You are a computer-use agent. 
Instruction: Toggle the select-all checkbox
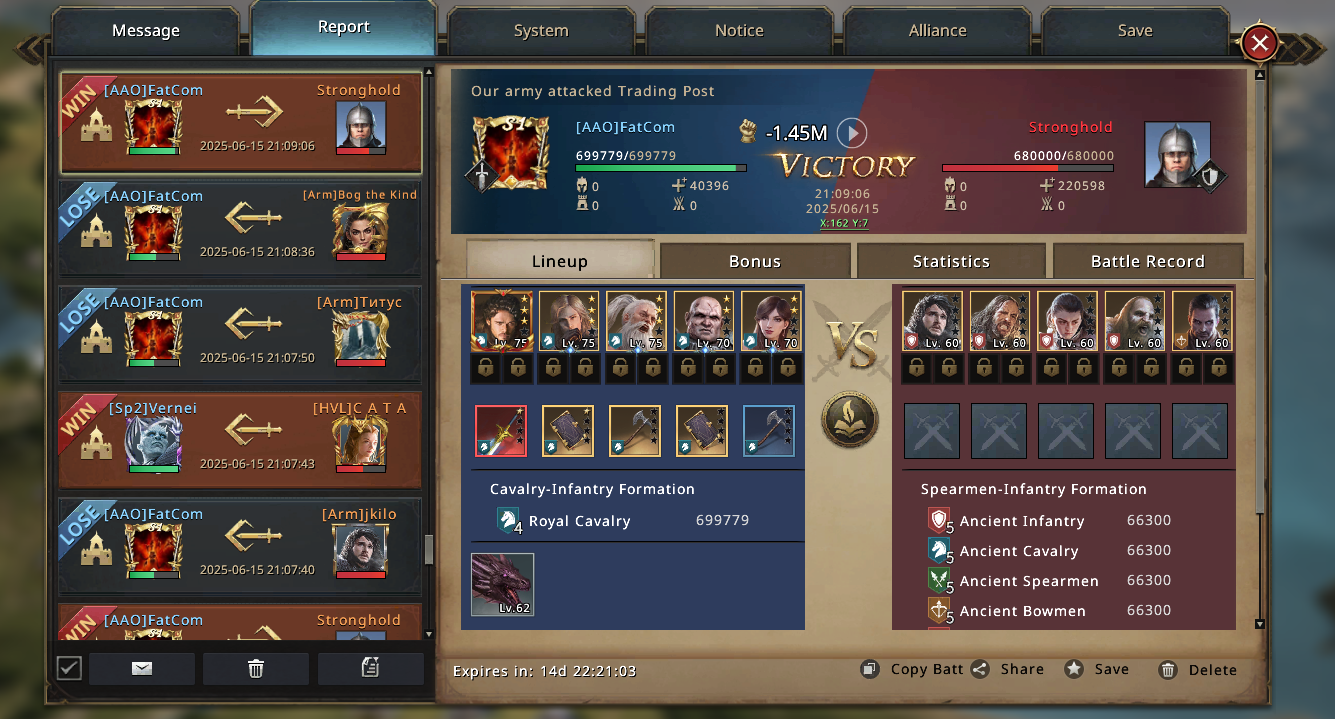(x=69, y=668)
